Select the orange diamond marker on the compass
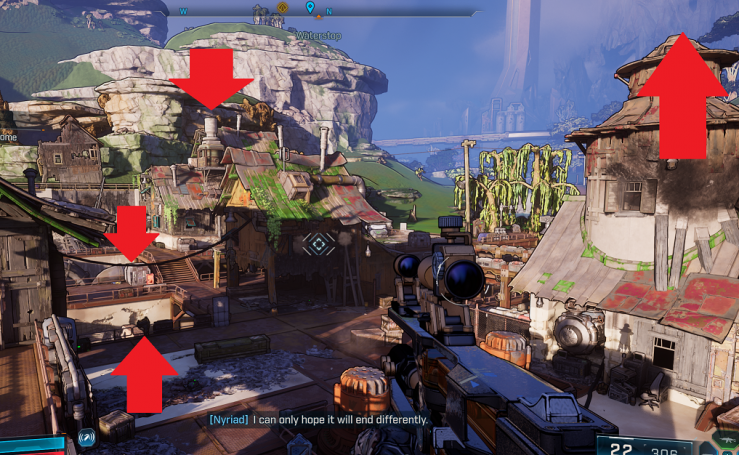This screenshot has width=739, height=455. [282, 8]
